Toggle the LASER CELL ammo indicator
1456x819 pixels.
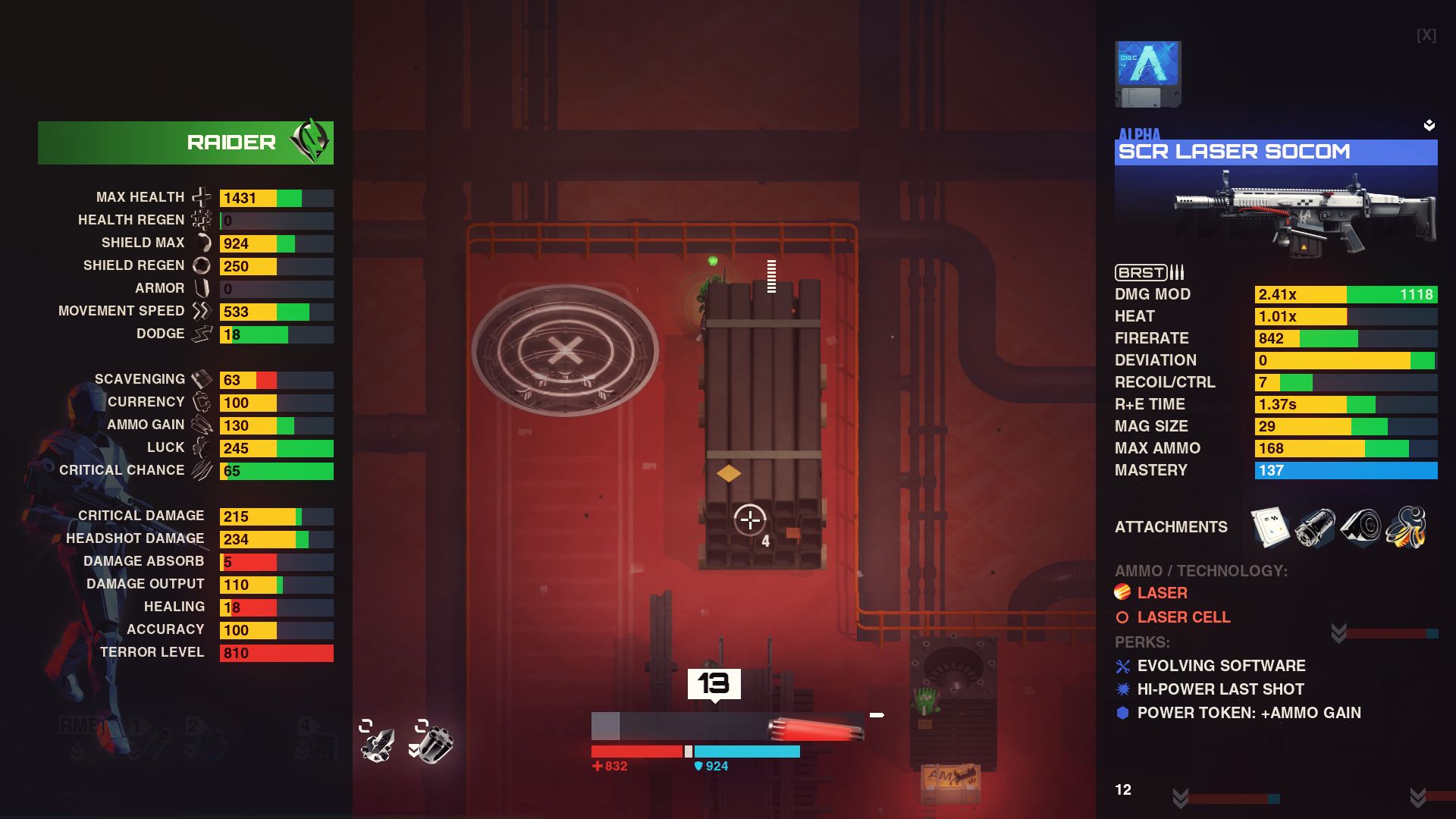click(x=1122, y=617)
